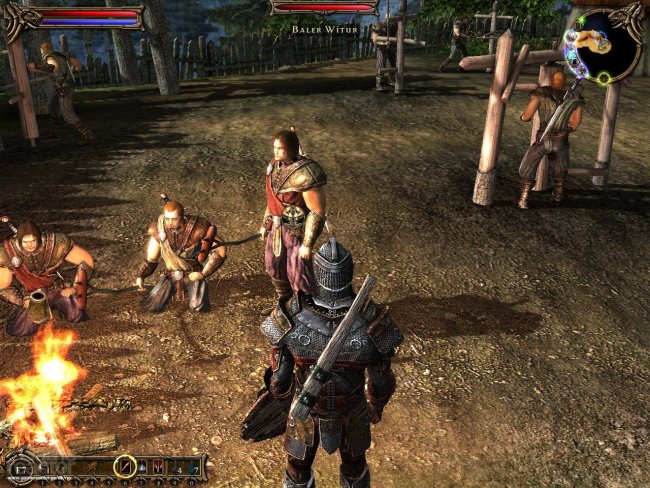The height and width of the screenshot is (488, 650).
Task: Activate the red icon hotbar slot
Action: coord(158,467)
